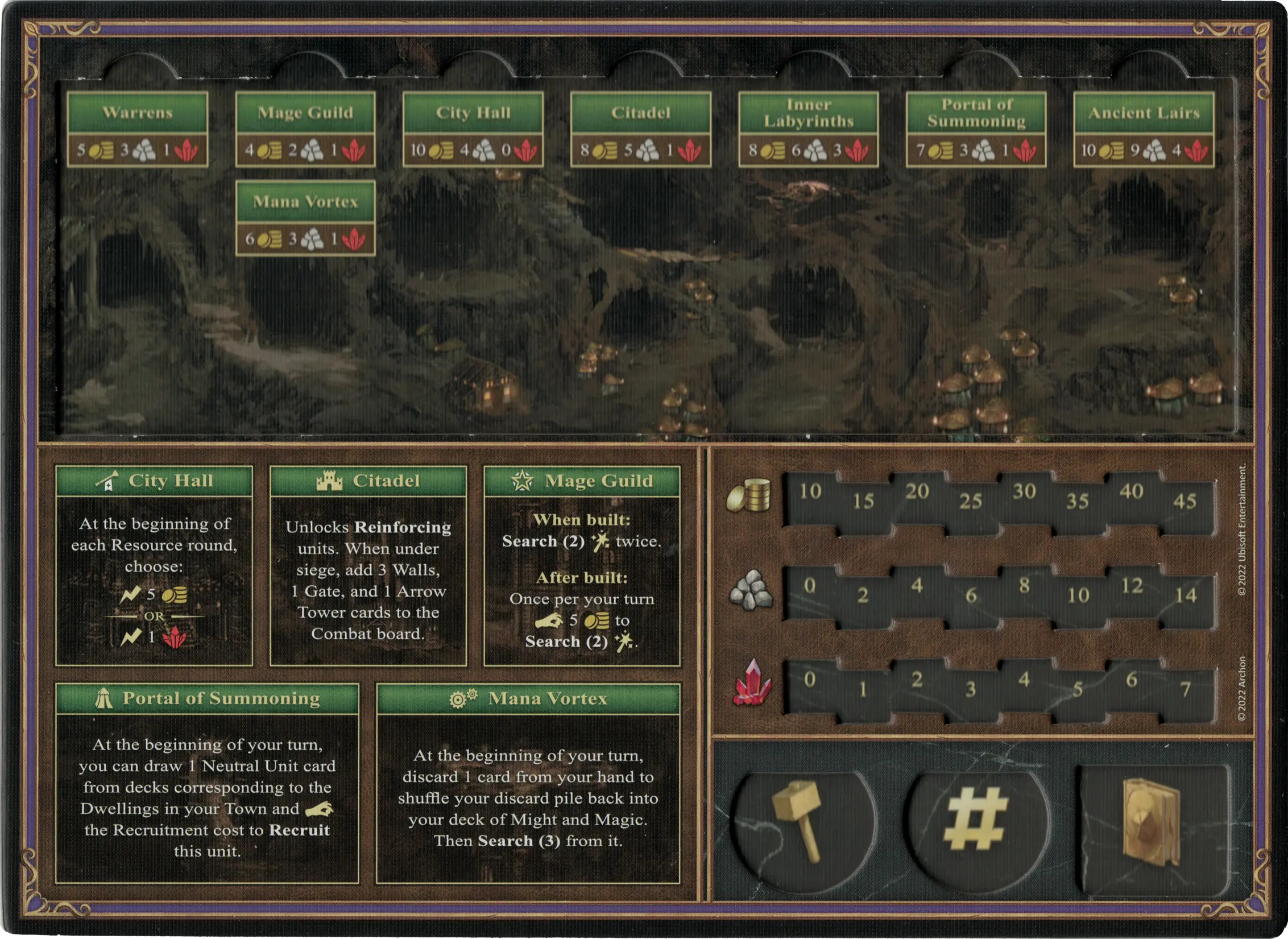Select the Portal of Summoning cost tile
The image size is (1288, 939).
point(976,129)
